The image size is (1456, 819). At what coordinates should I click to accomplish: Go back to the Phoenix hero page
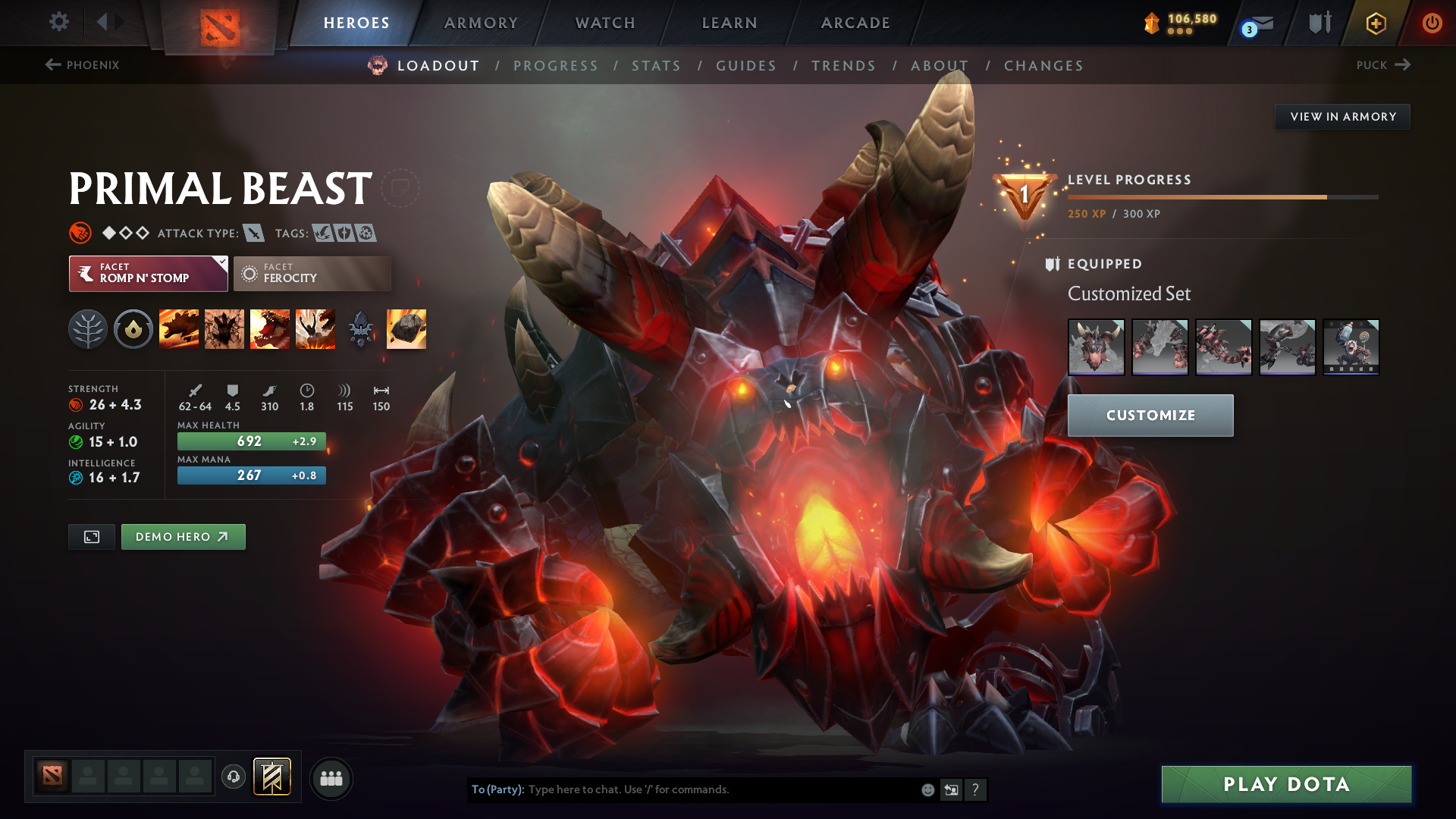(83, 65)
